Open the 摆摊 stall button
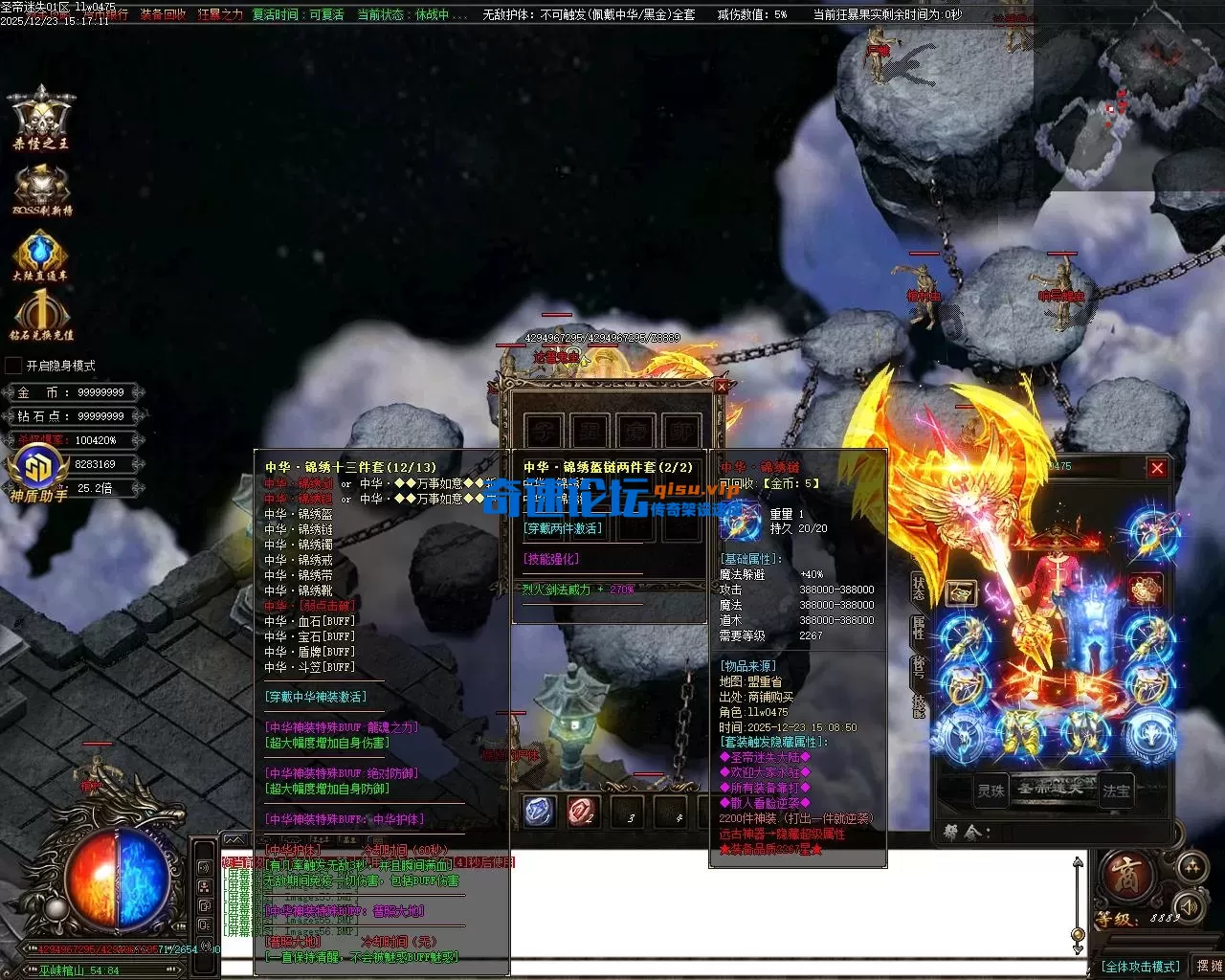1225x980 pixels. (x=1209, y=967)
